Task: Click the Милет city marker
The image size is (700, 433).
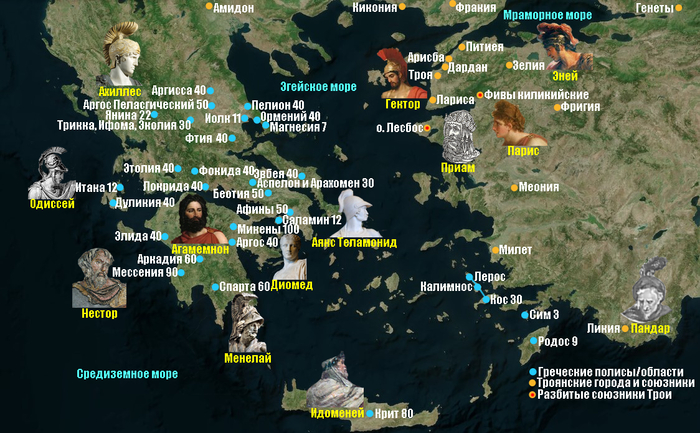Action: click(x=493, y=250)
